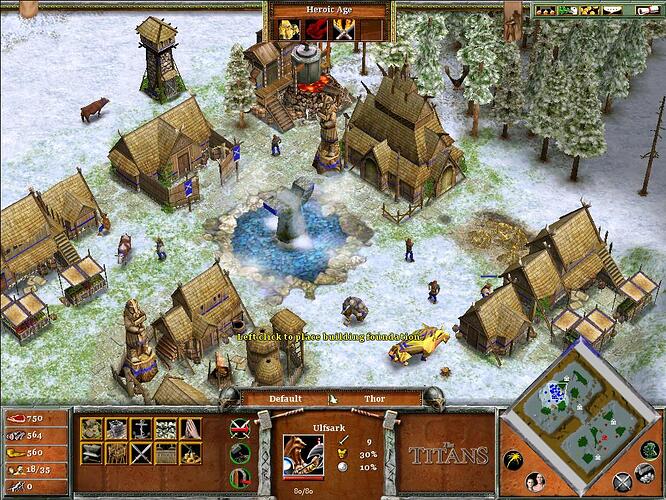The height and width of the screenshot is (500, 666).
Task: Click the Heroic Age banner
Action: tap(328, 10)
